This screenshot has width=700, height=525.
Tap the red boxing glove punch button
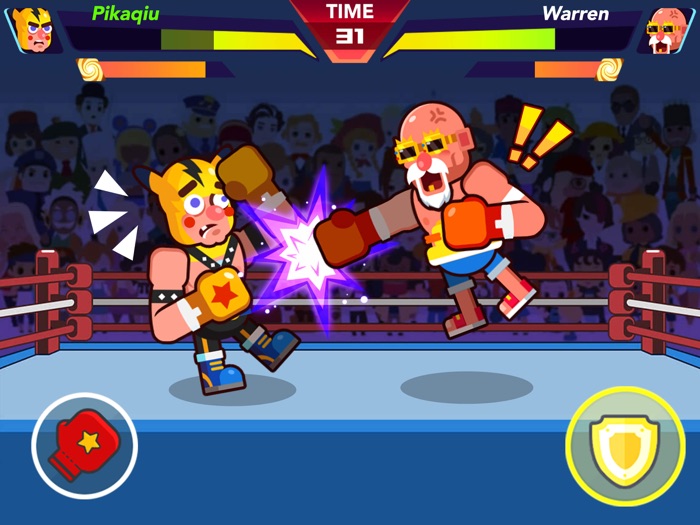click(84, 445)
